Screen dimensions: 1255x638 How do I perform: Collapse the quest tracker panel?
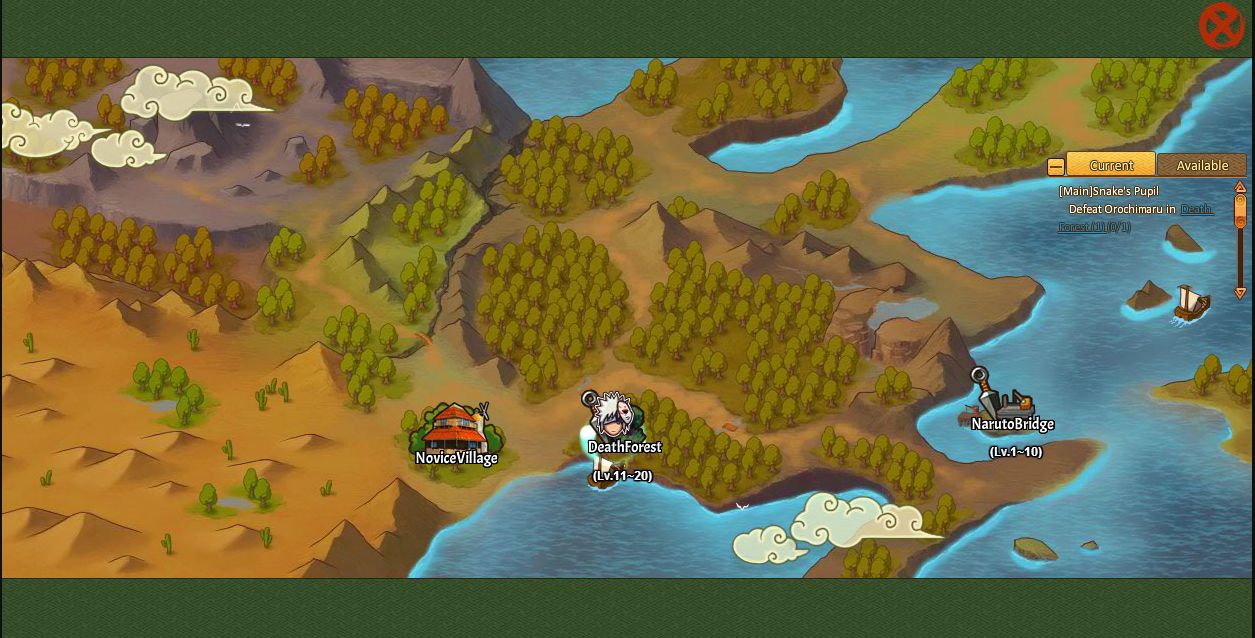[1055, 167]
